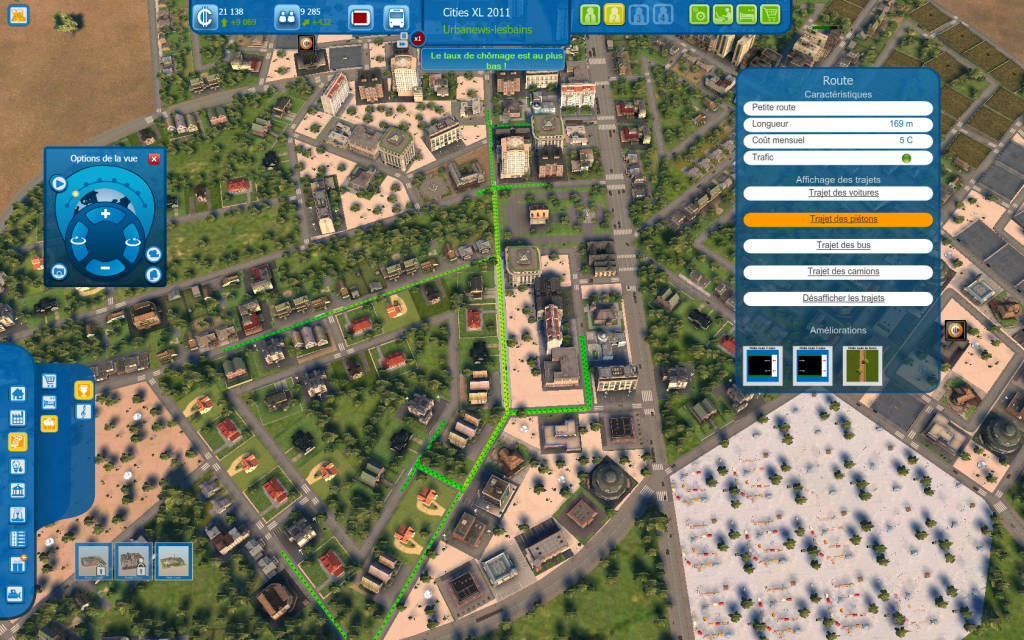Zoom out with the minus button
This screenshot has height=640, width=1024.
(x=105, y=267)
